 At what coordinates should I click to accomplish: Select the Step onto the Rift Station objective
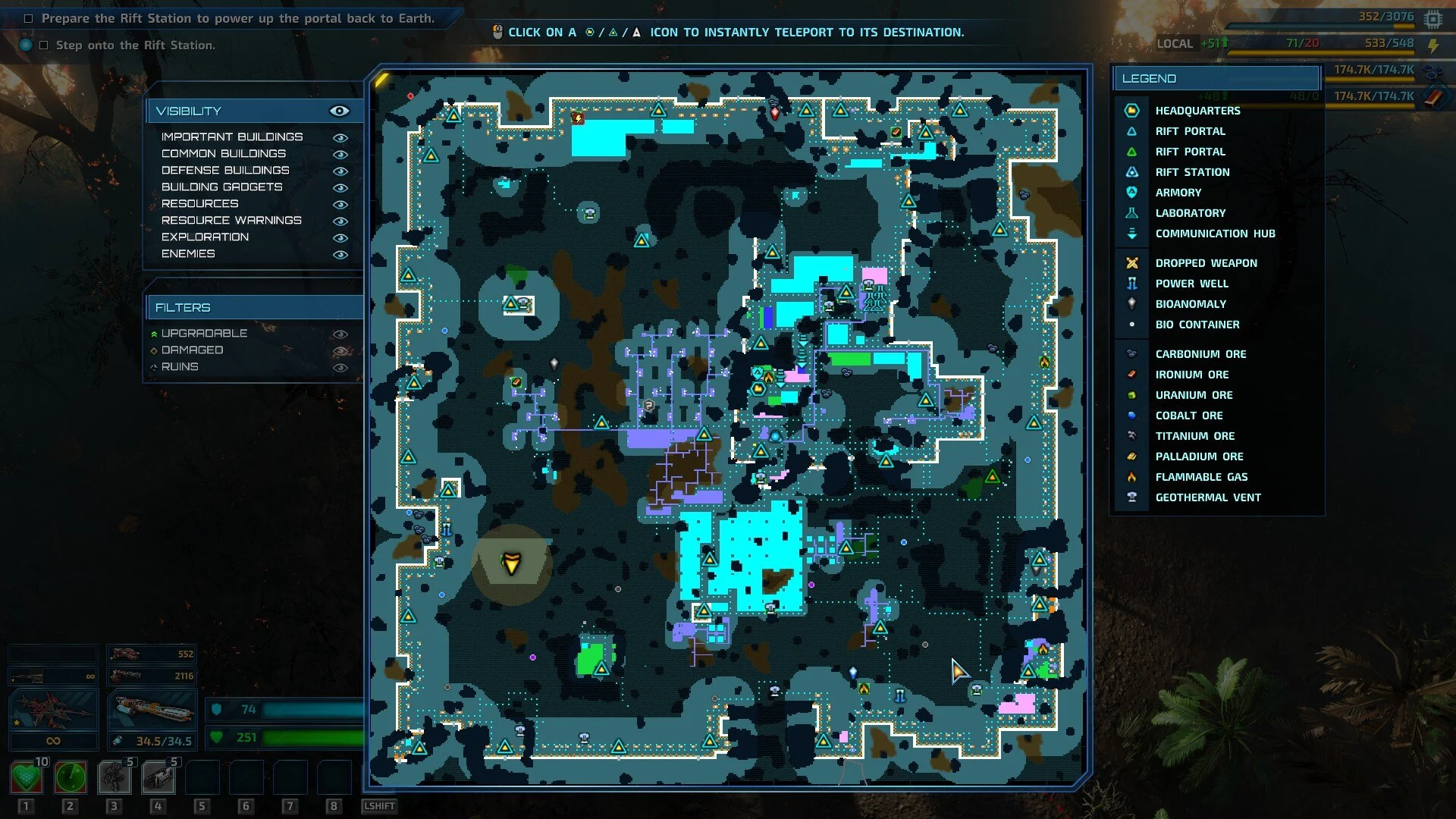point(135,45)
